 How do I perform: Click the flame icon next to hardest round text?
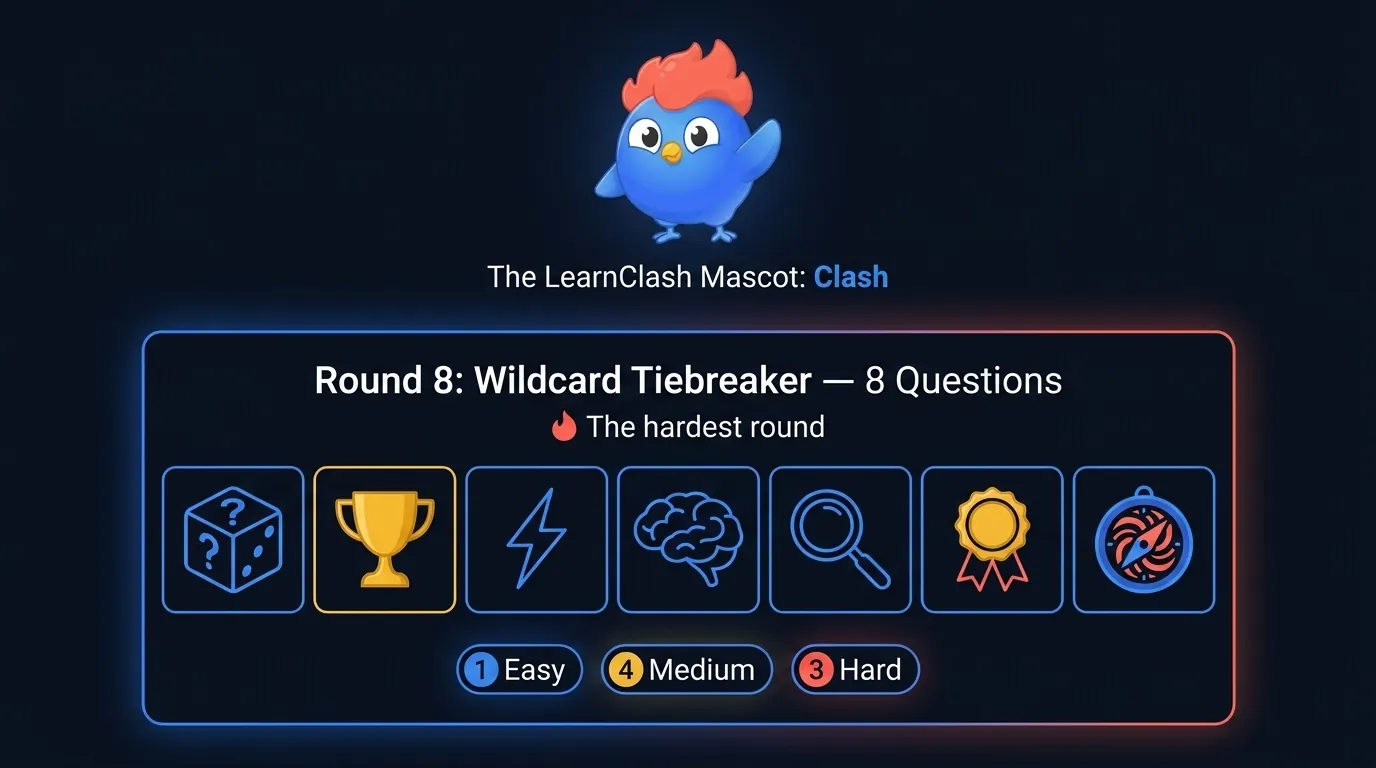pos(563,426)
